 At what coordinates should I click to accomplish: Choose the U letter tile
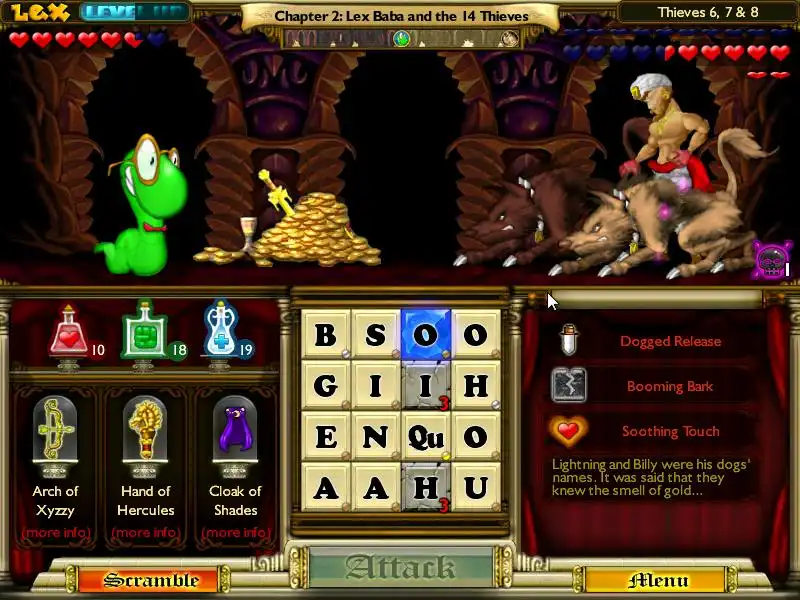476,487
